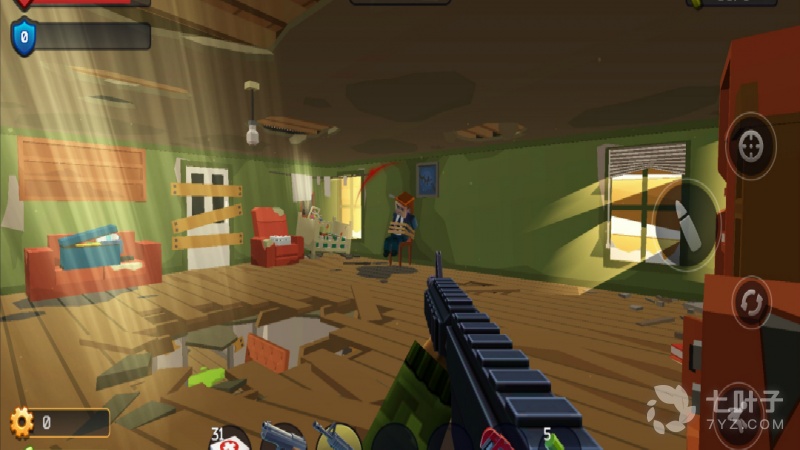The width and height of the screenshot is (800, 450).
Task: Select the rifle weapon slot
Action: (x=337, y=437)
